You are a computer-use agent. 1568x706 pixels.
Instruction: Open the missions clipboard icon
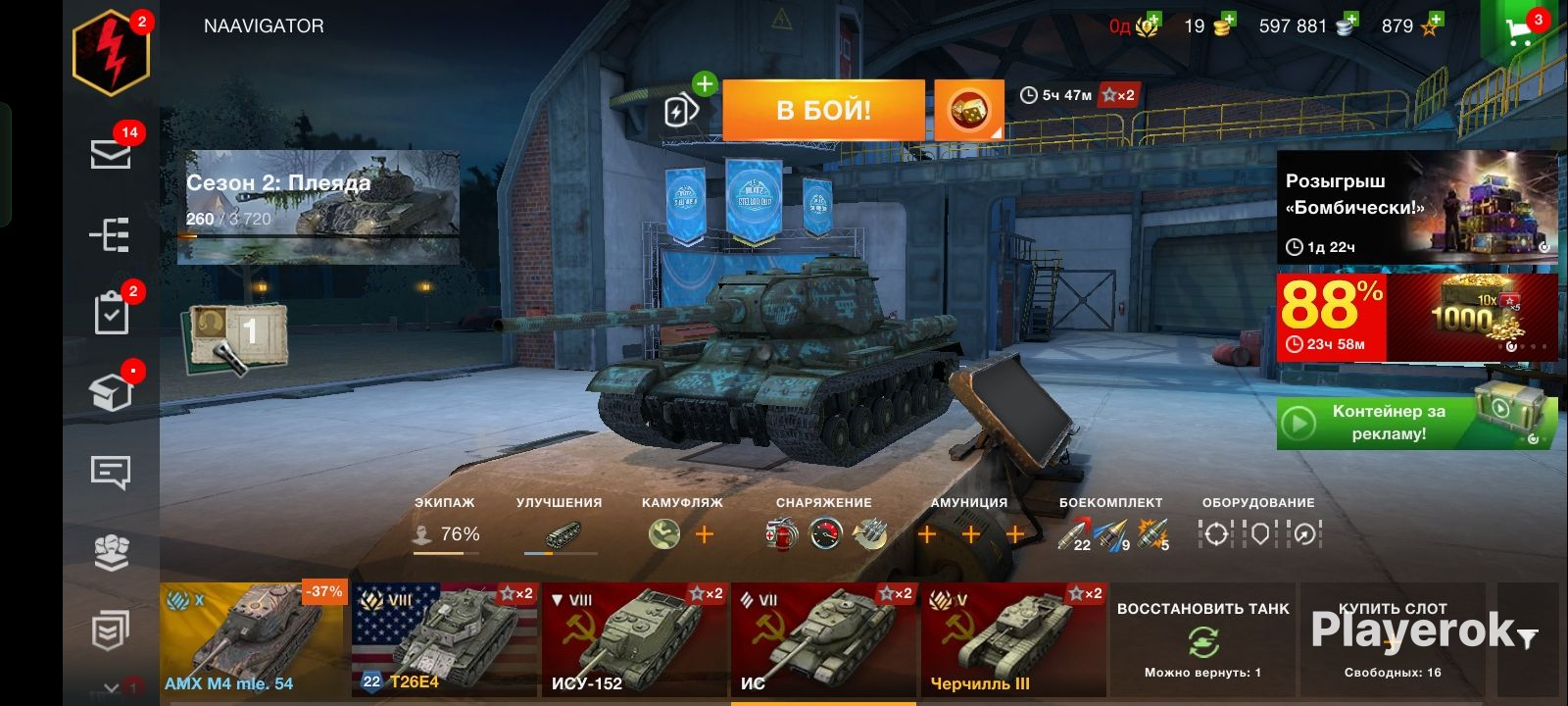click(x=111, y=314)
